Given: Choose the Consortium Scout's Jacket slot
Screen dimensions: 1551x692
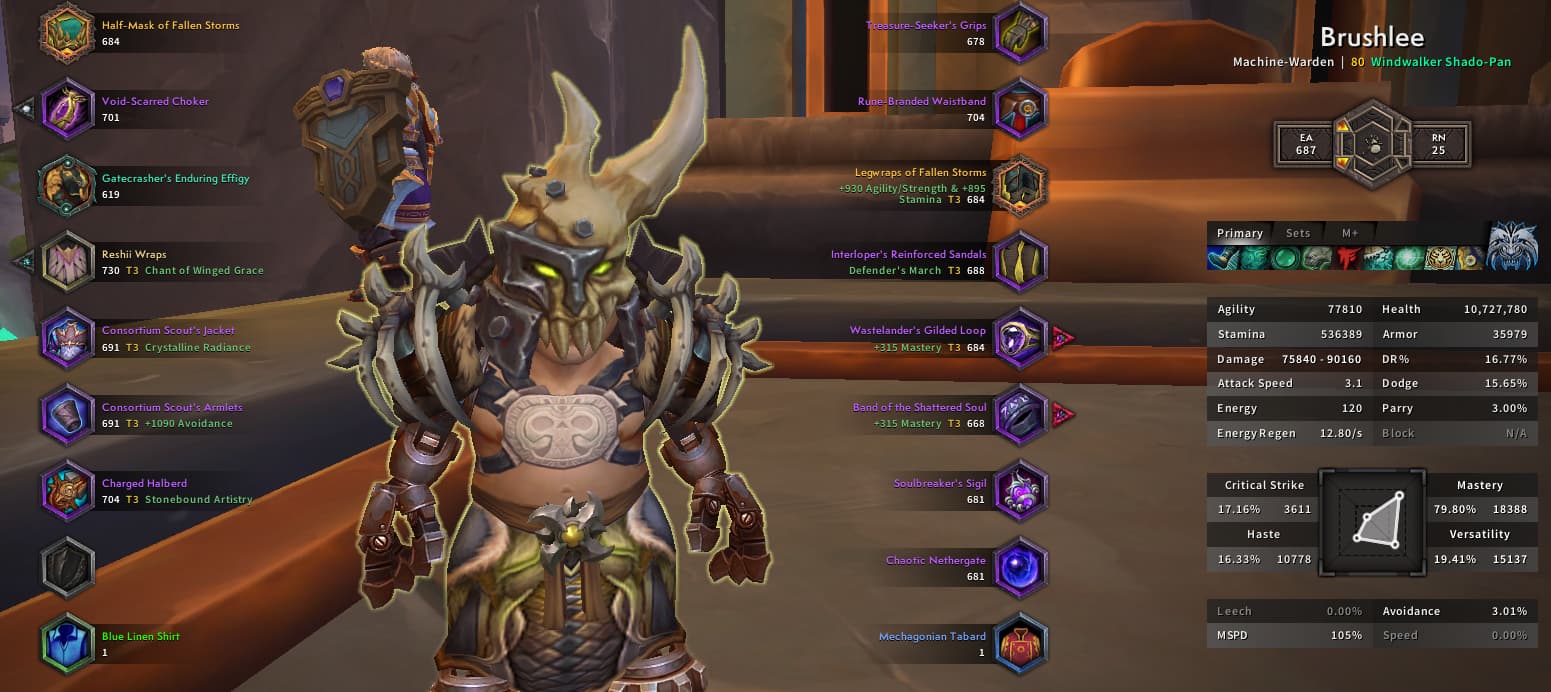Looking at the screenshot, I should [x=67, y=338].
